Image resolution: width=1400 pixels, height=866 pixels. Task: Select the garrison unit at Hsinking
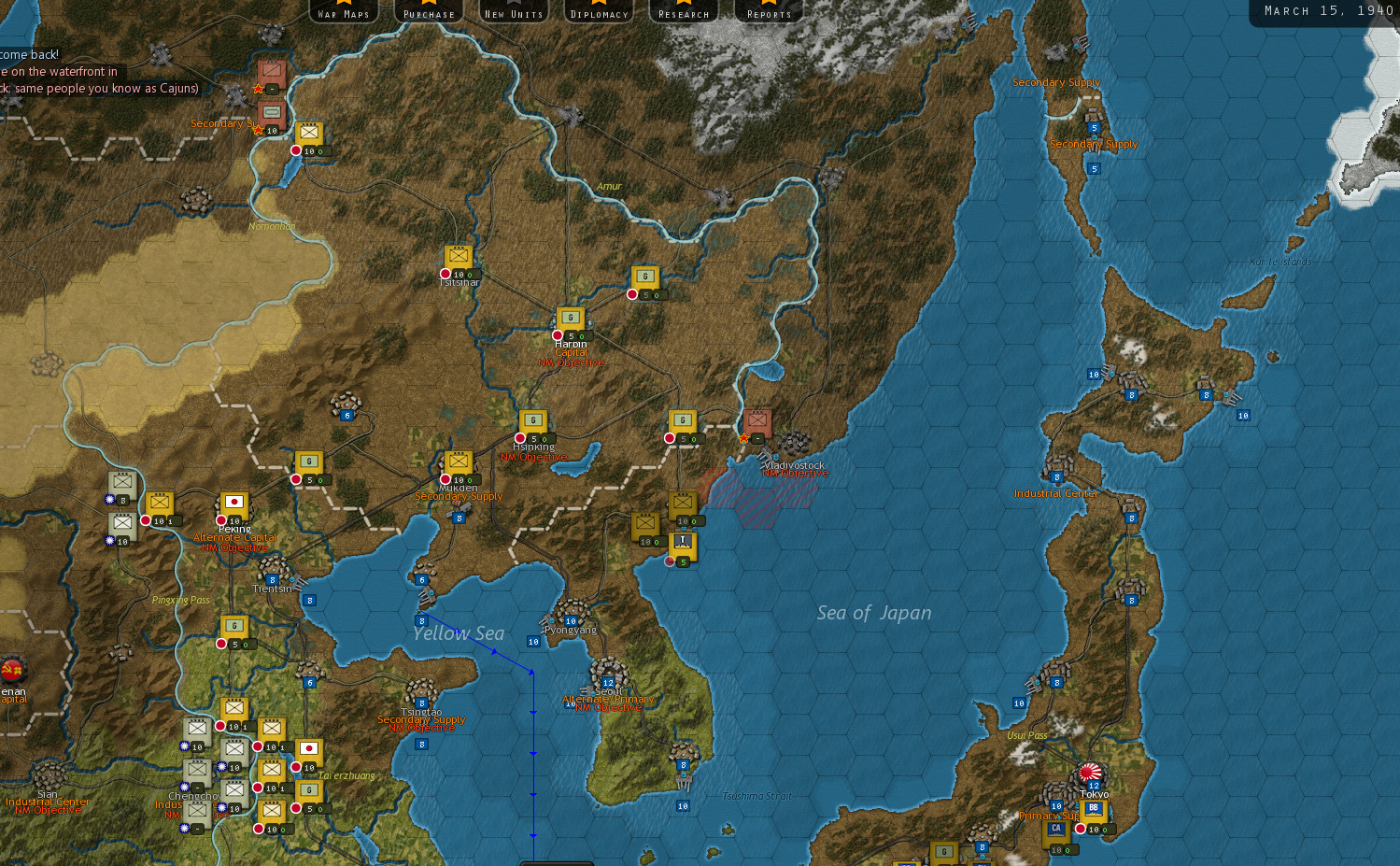pyautogui.click(x=532, y=420)
